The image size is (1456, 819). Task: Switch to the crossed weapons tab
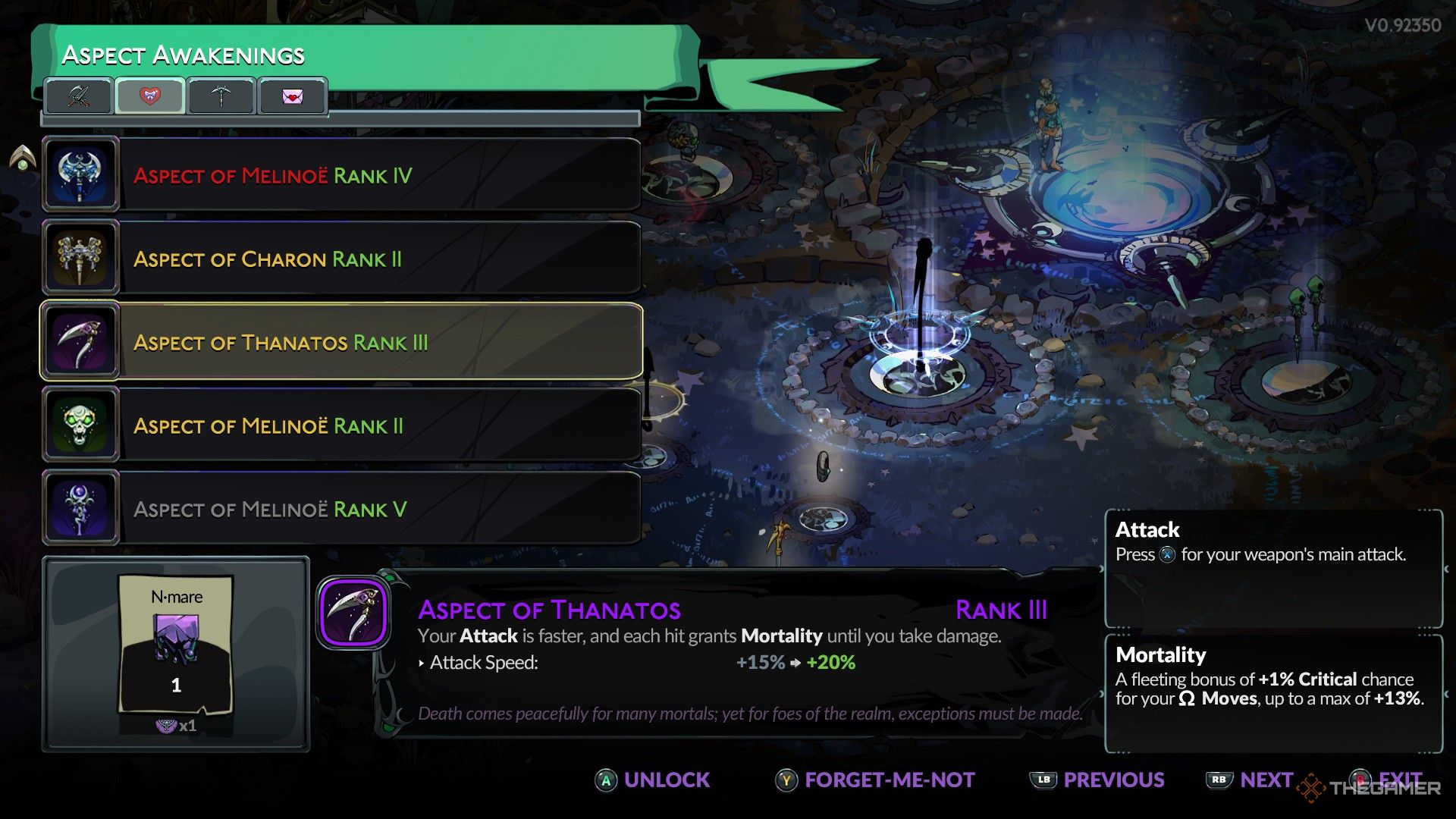point(79,96)
